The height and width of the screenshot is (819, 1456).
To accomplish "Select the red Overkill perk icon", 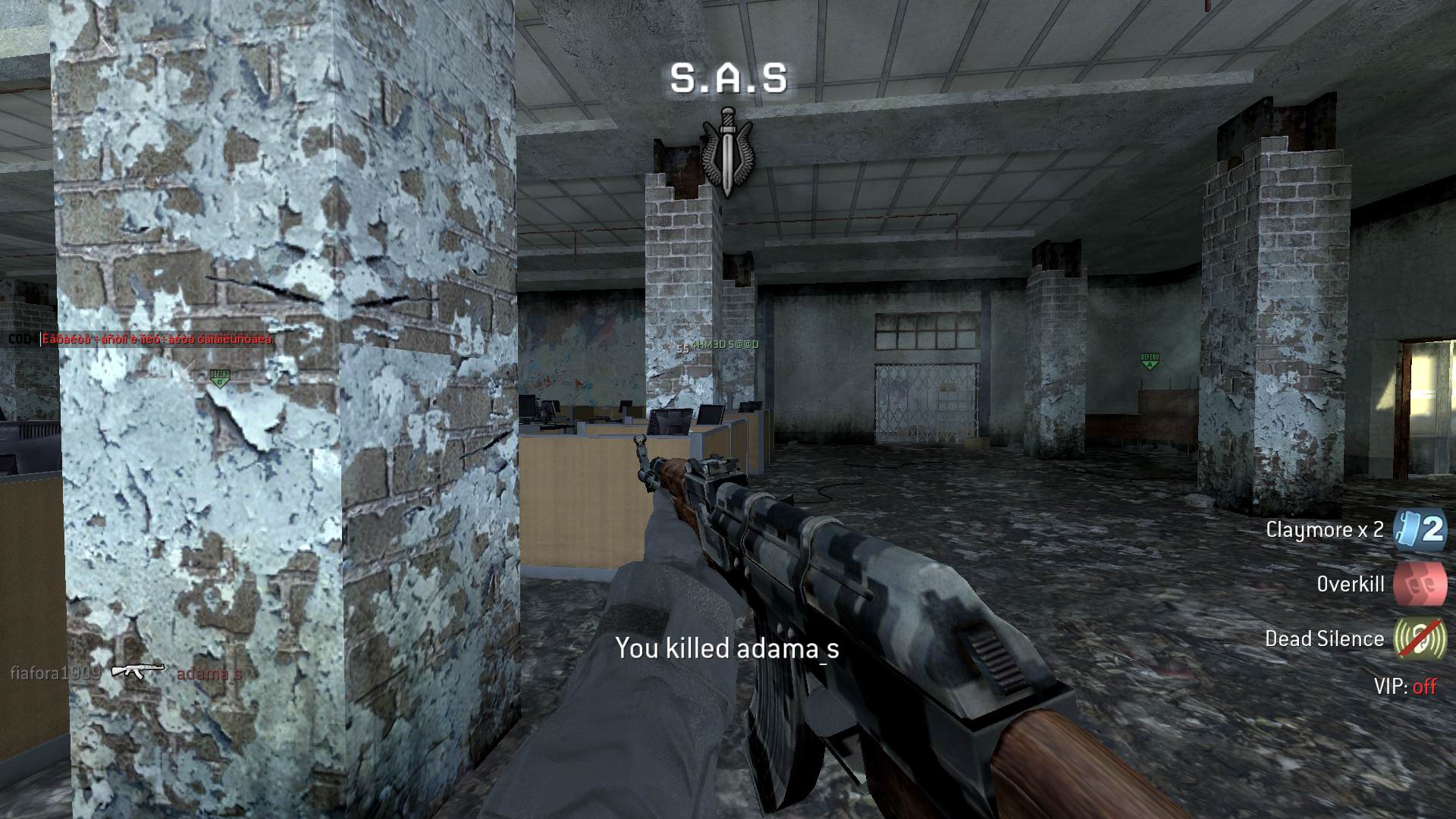I will pyautogui.click(x=1421, y=584).
